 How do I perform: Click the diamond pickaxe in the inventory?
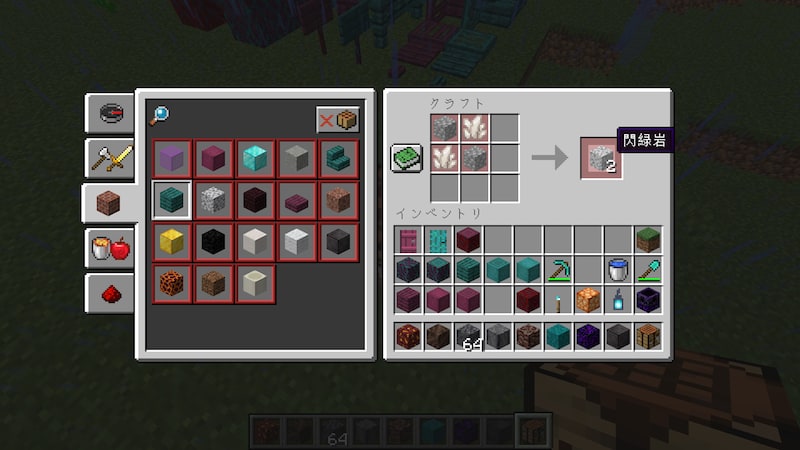[558, 269]
